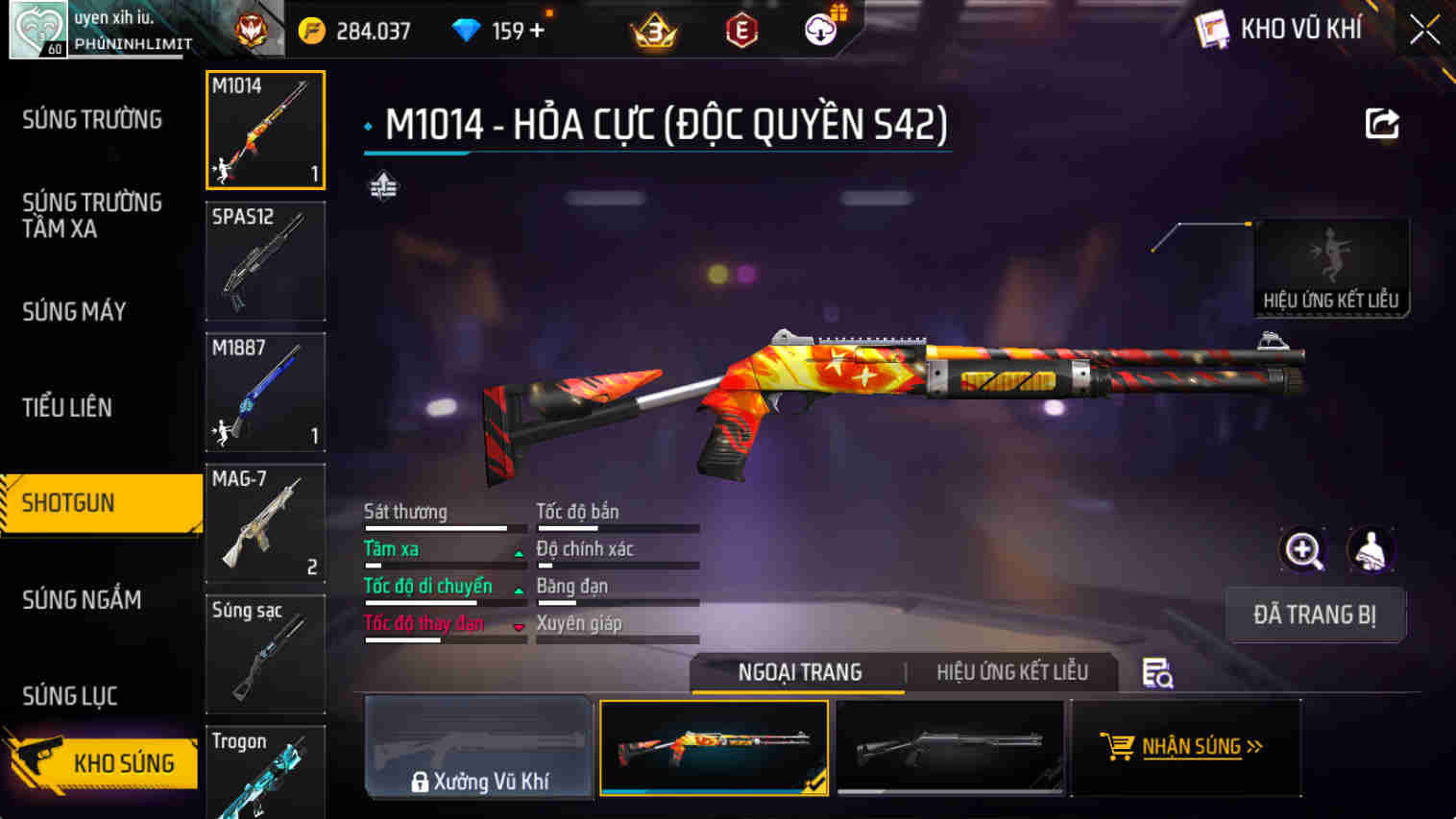Select the MAG-7 weapon thumbnail
Viewport: 1456px width, 819px height.
(265, 523)
